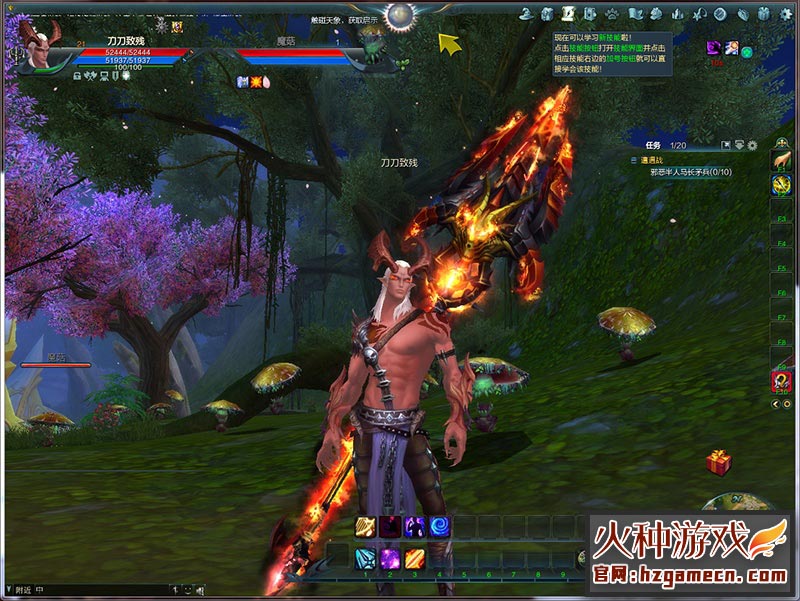Open the glowing scroll skills menu icon
Viewport: 800px width, 601px height.
coord(568,14)
